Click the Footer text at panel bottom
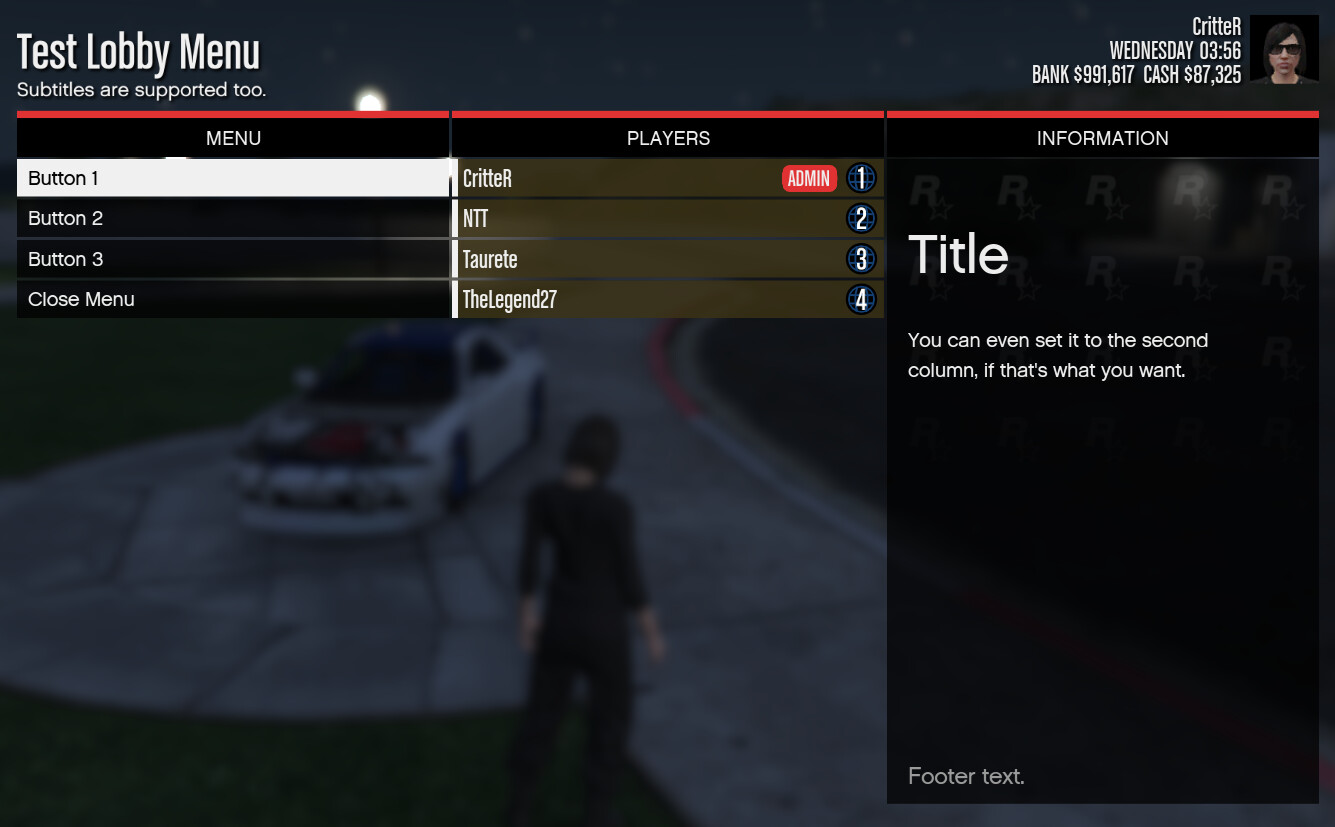 point(966,776)
